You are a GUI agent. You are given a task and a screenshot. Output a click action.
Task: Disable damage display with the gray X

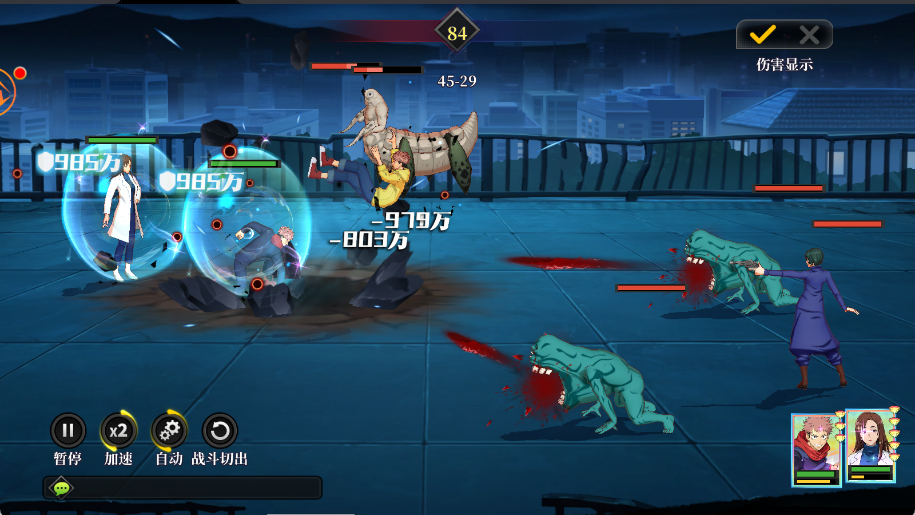[x=809, y=35]
